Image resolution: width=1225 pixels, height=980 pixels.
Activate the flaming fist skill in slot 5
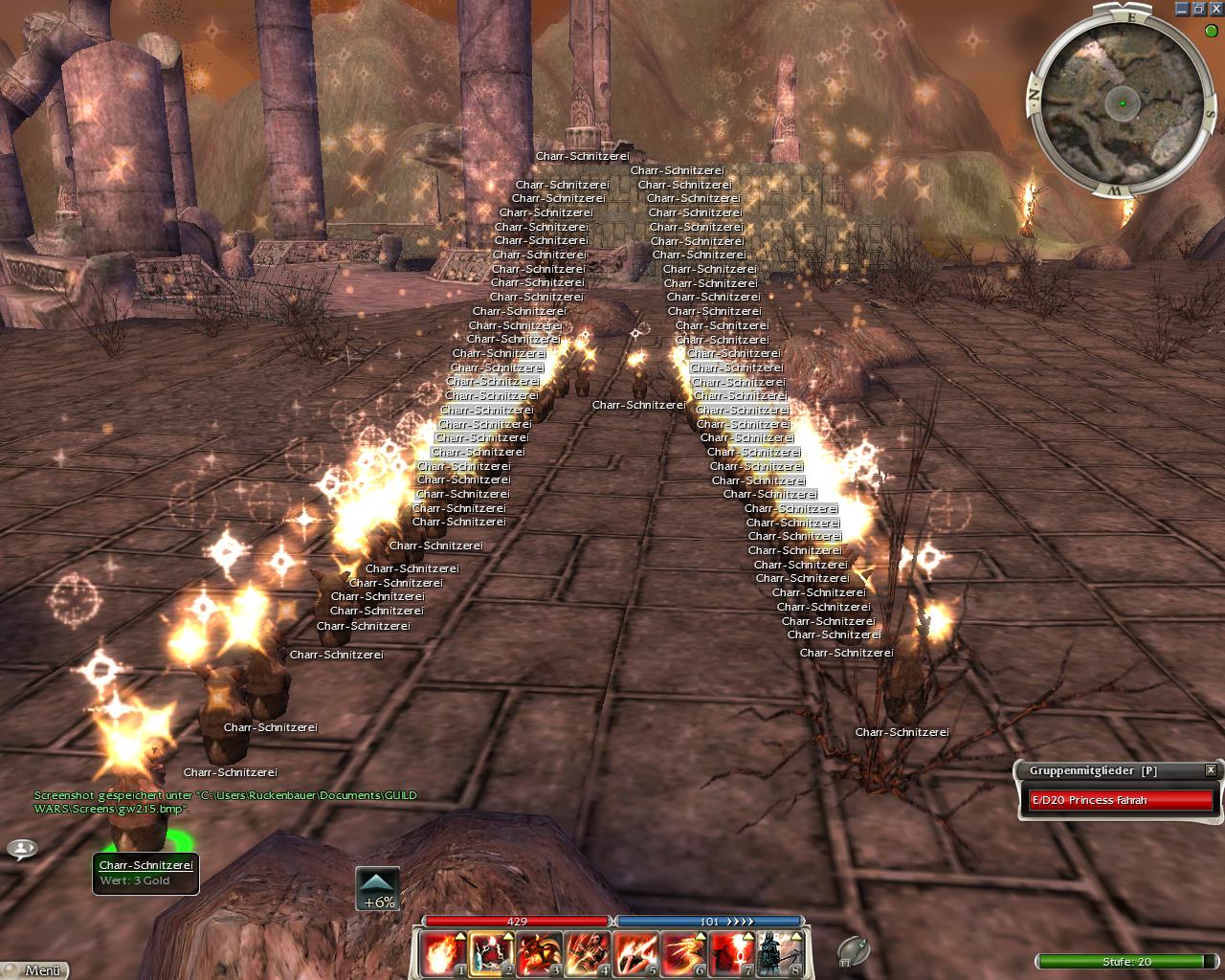(635, 953)
